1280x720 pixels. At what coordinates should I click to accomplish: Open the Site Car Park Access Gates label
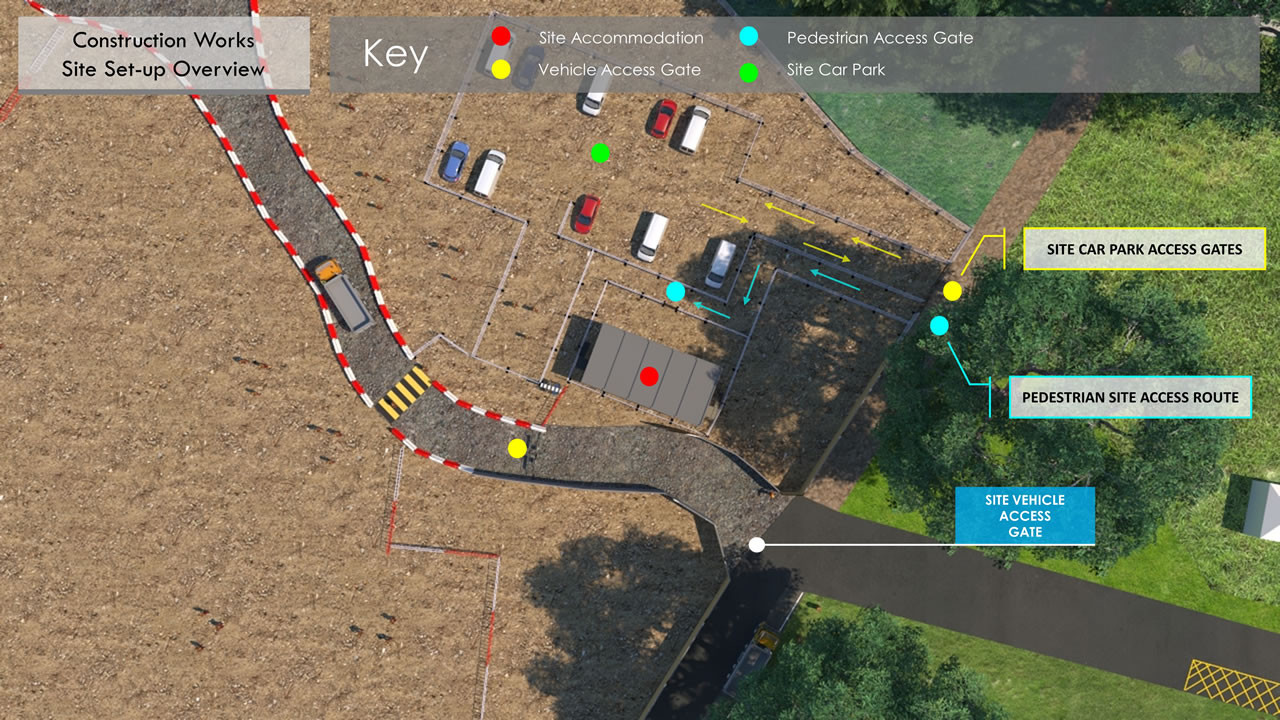(1144, 249)
